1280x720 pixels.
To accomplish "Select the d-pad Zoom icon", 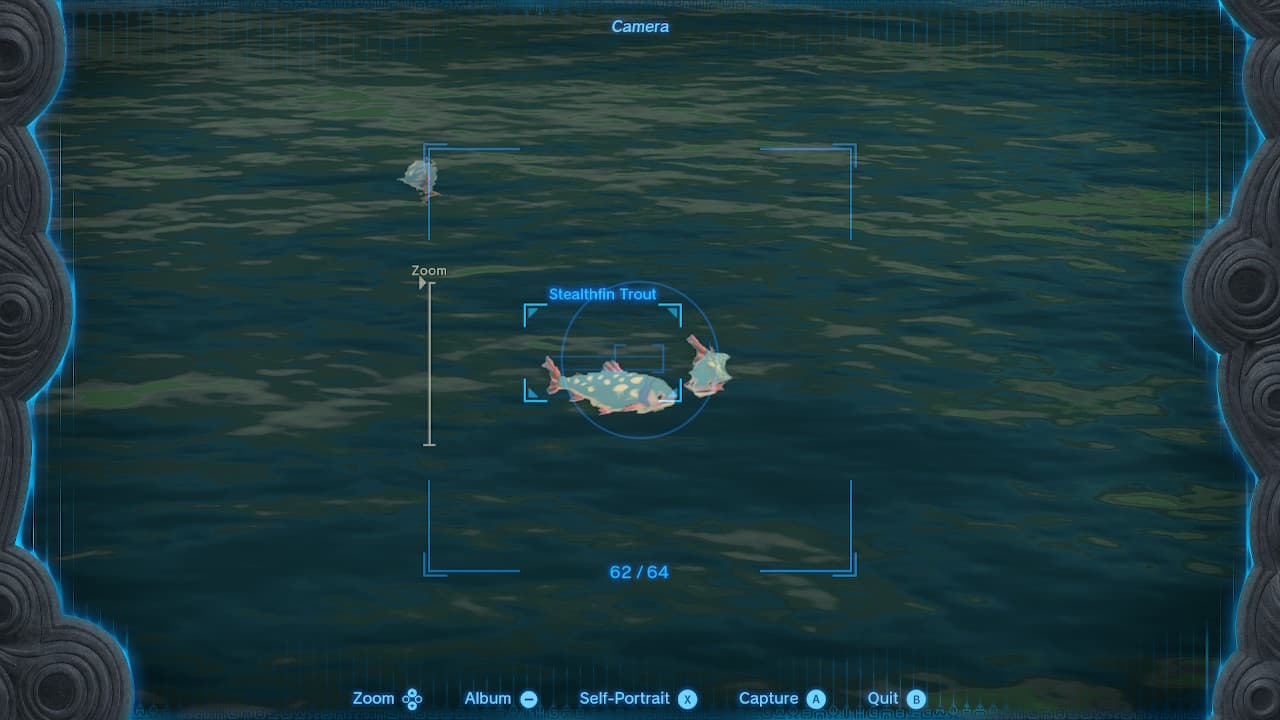I will [412, 698].
